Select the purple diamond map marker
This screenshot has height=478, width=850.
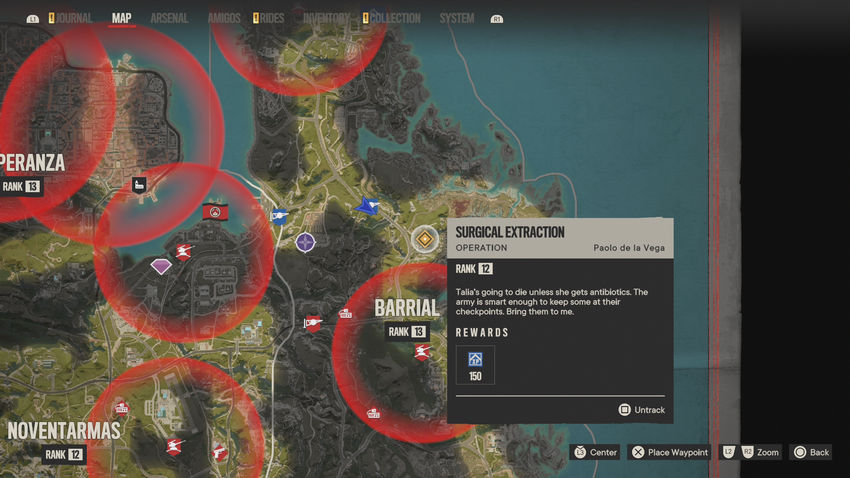161,266
